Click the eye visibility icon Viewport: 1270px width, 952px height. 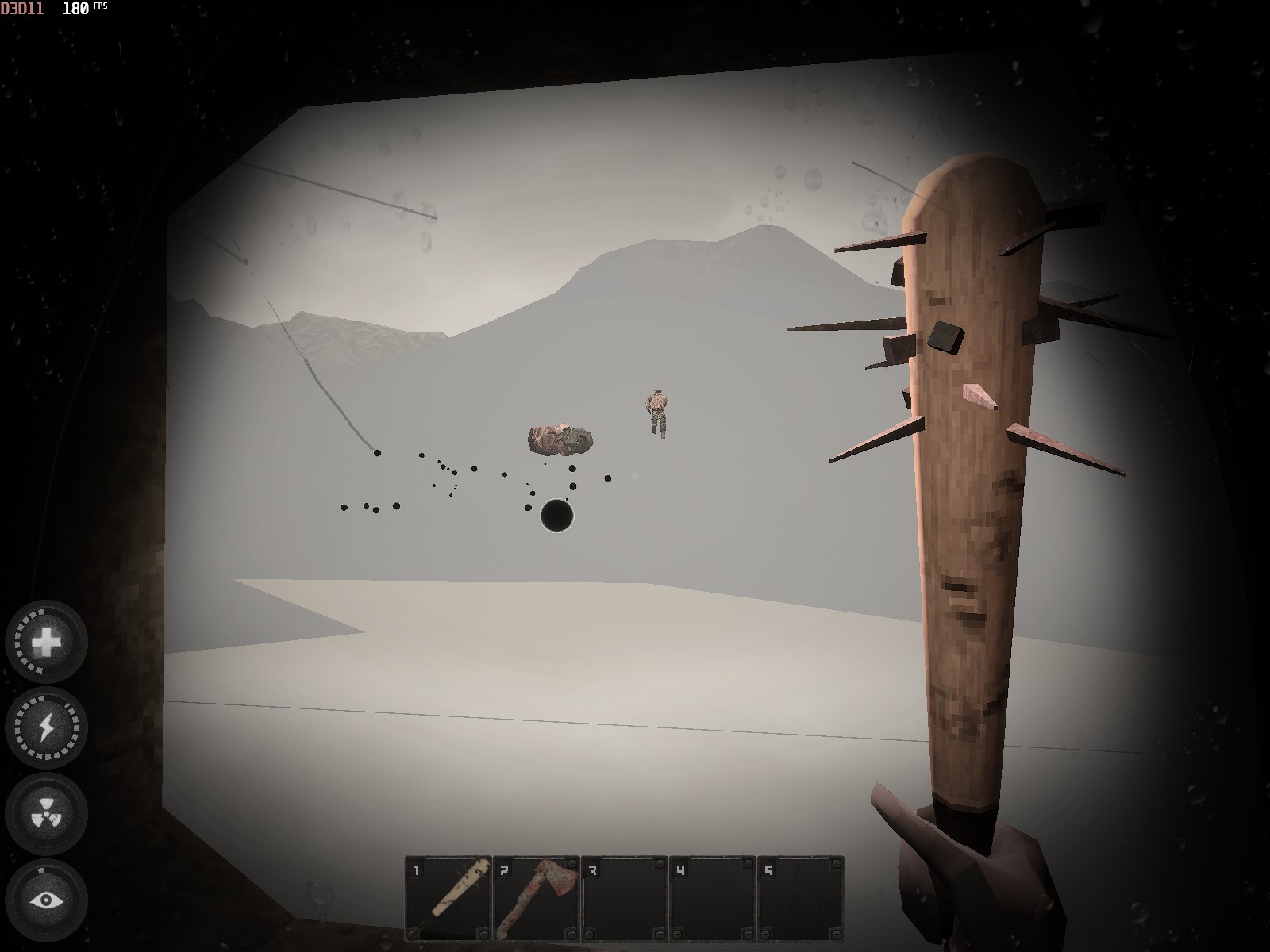[x=47, y=900]
